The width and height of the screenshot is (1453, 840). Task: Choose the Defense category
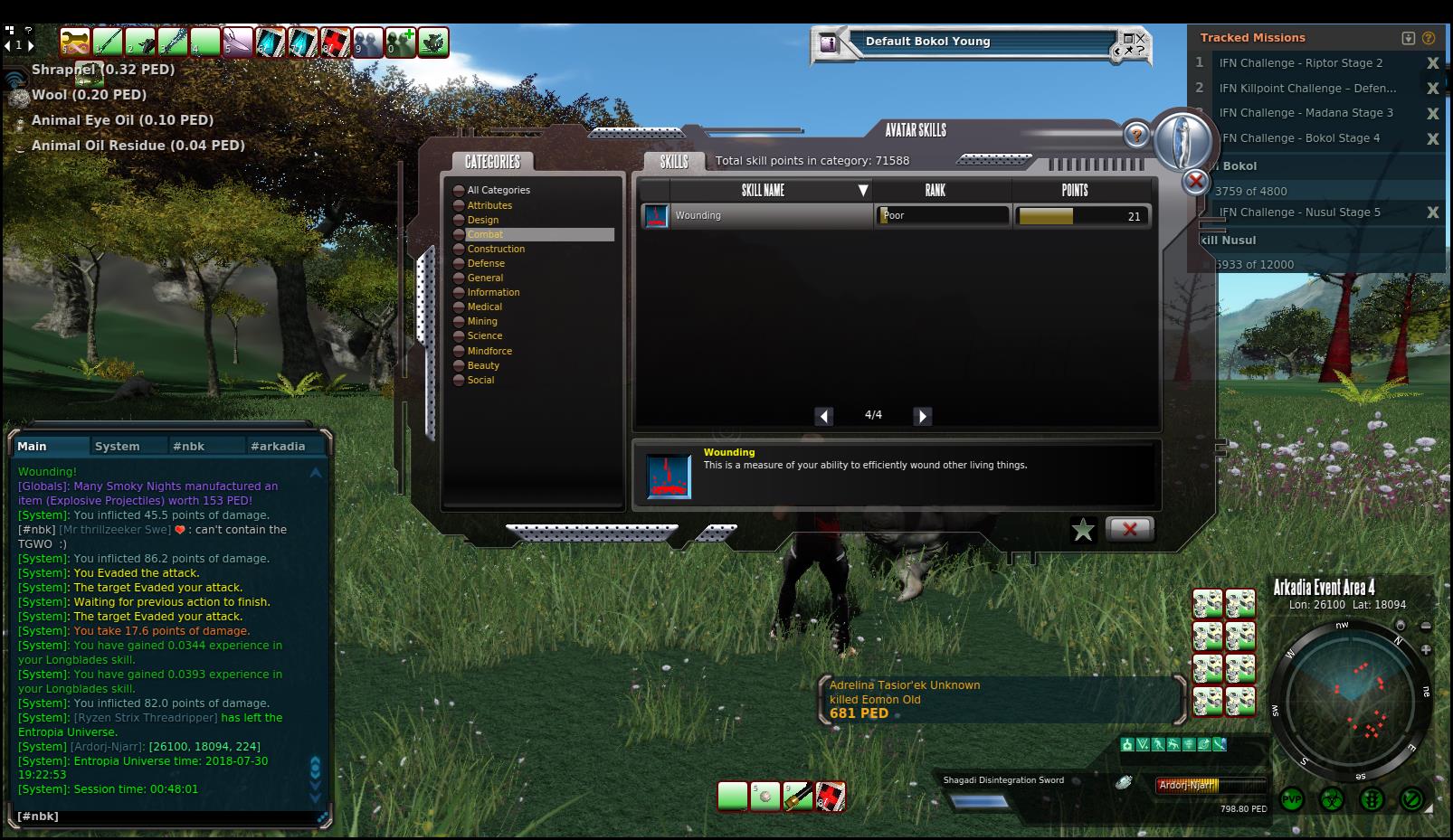click(x=486, y=263)
